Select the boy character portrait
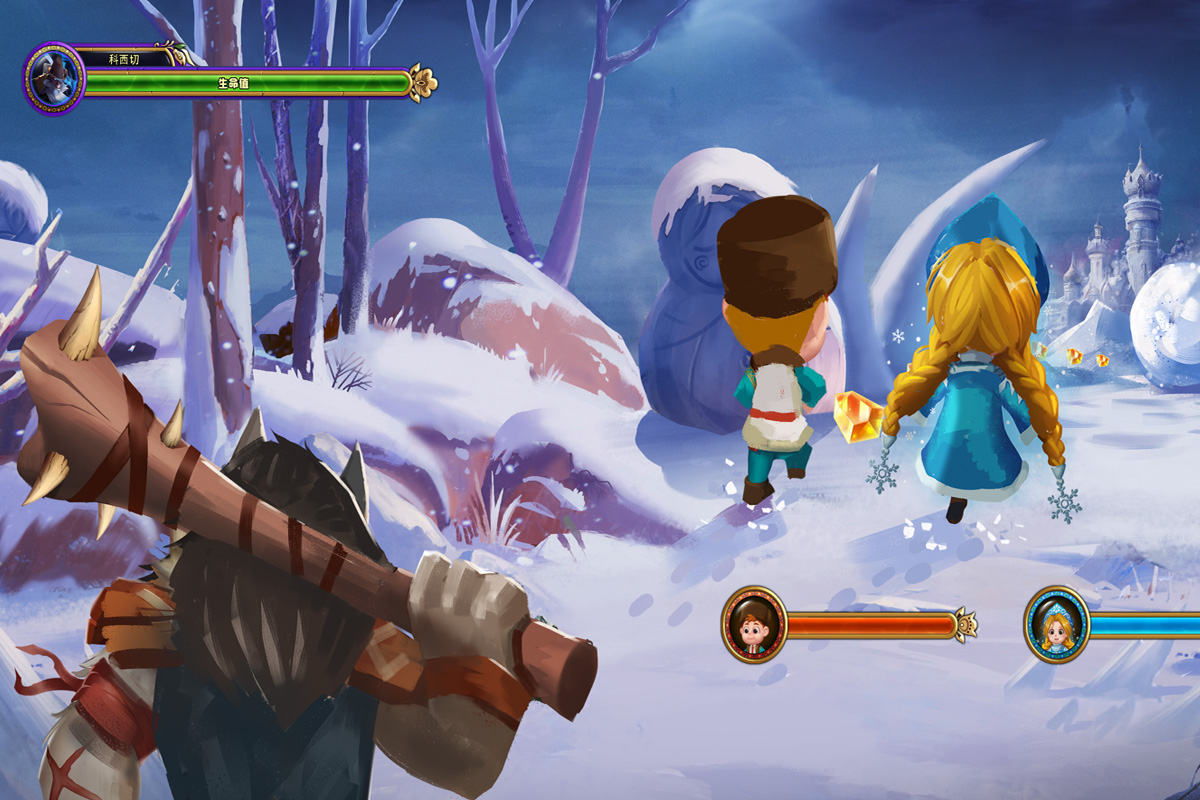The image size is (1200, 800). pyautogui.click(x=754, y=625)
